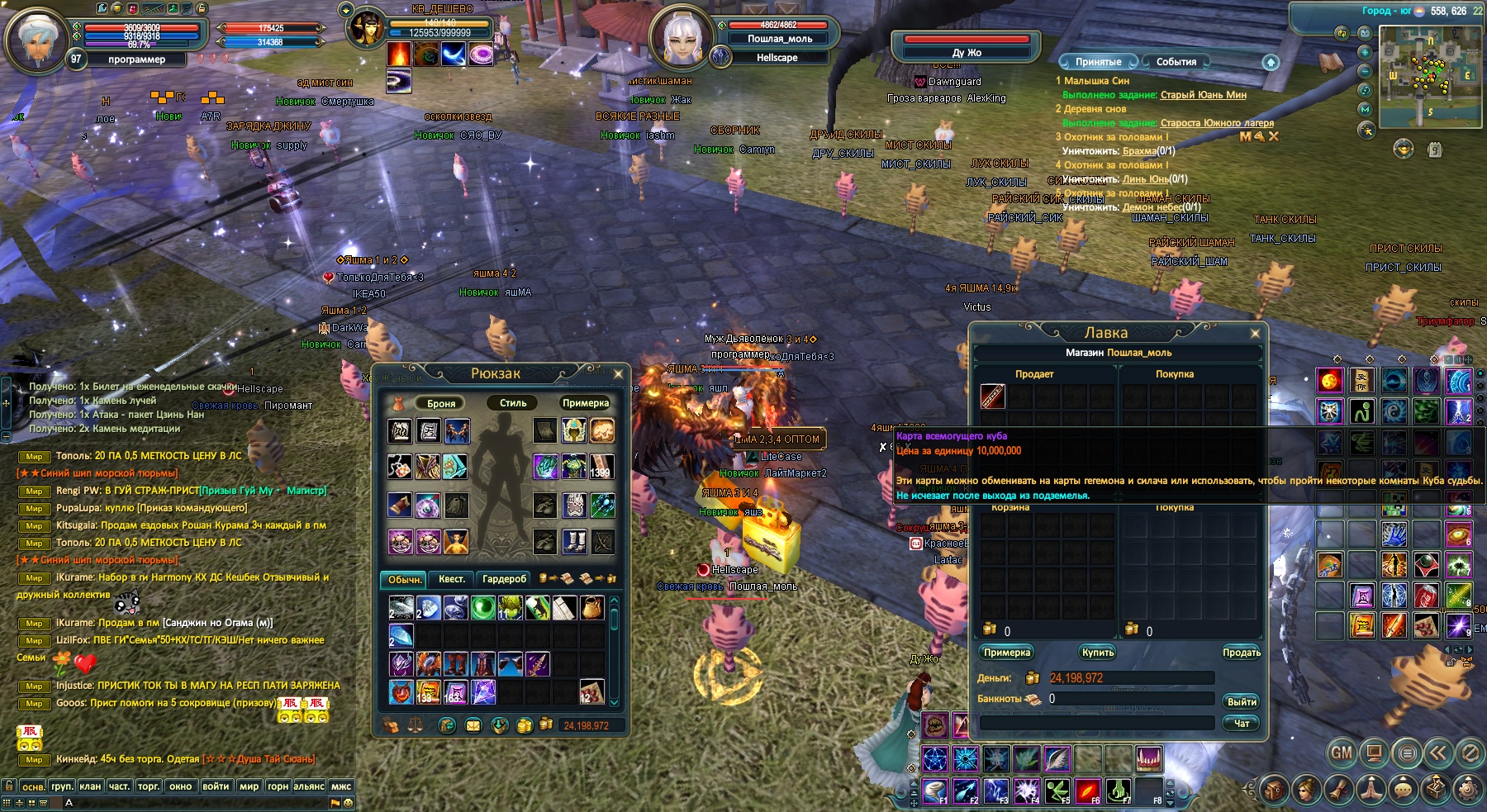The height and width of the screenshot is (812, 1487).
Task: Close the Рюкзак backpack window
Action: click(x=618, y=374)
